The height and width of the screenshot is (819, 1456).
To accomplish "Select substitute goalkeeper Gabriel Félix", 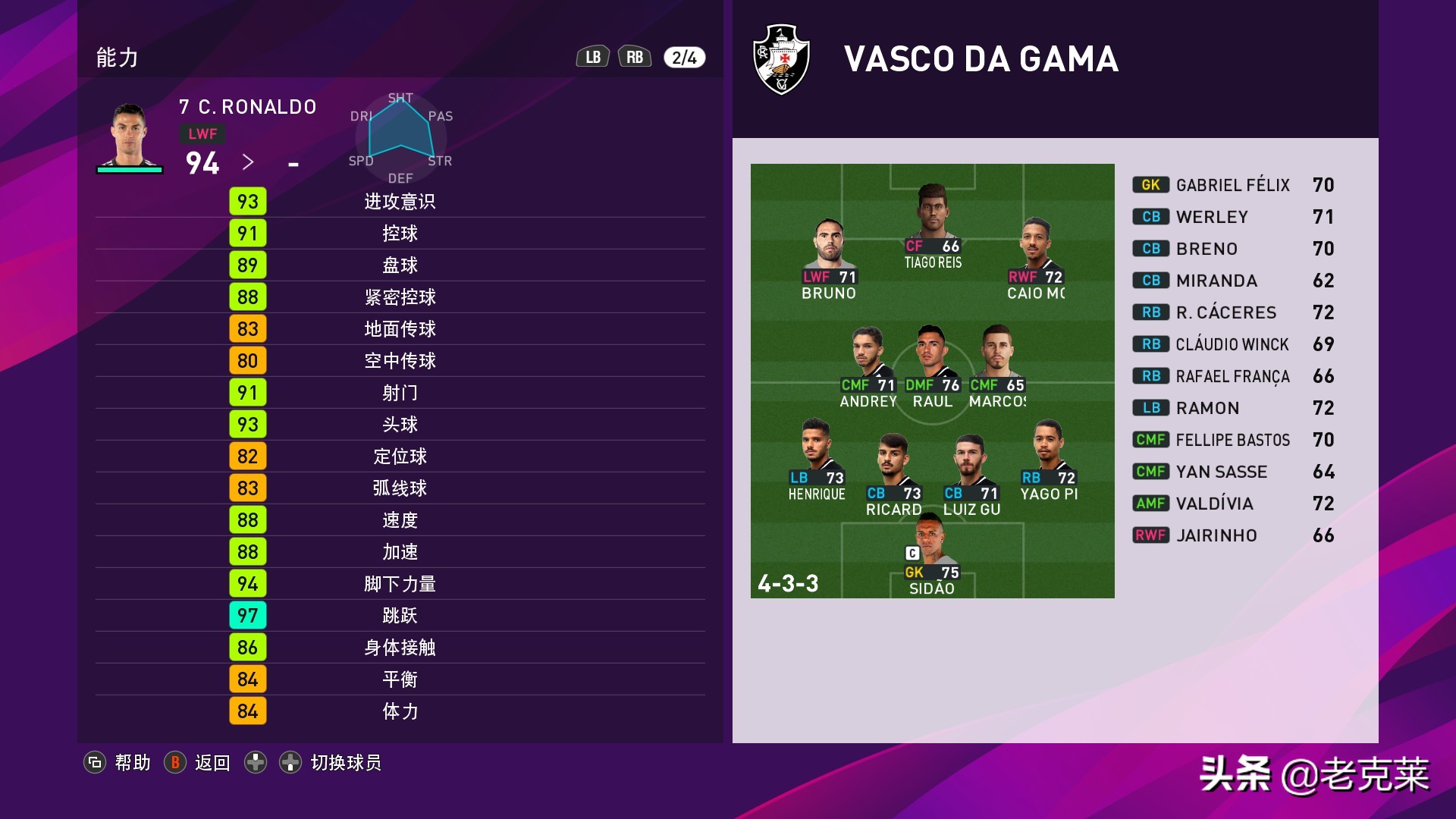I will click(x=1232, y=185).
